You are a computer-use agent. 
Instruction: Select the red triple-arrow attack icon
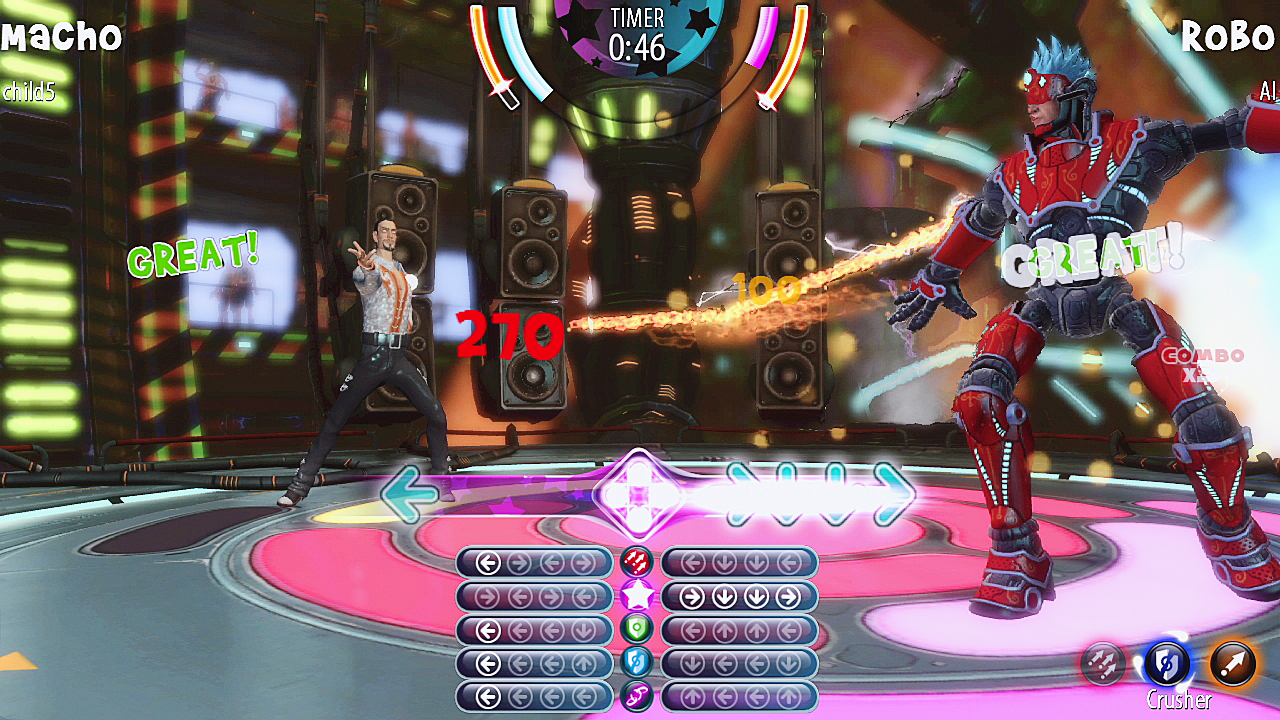pos(637,561)
